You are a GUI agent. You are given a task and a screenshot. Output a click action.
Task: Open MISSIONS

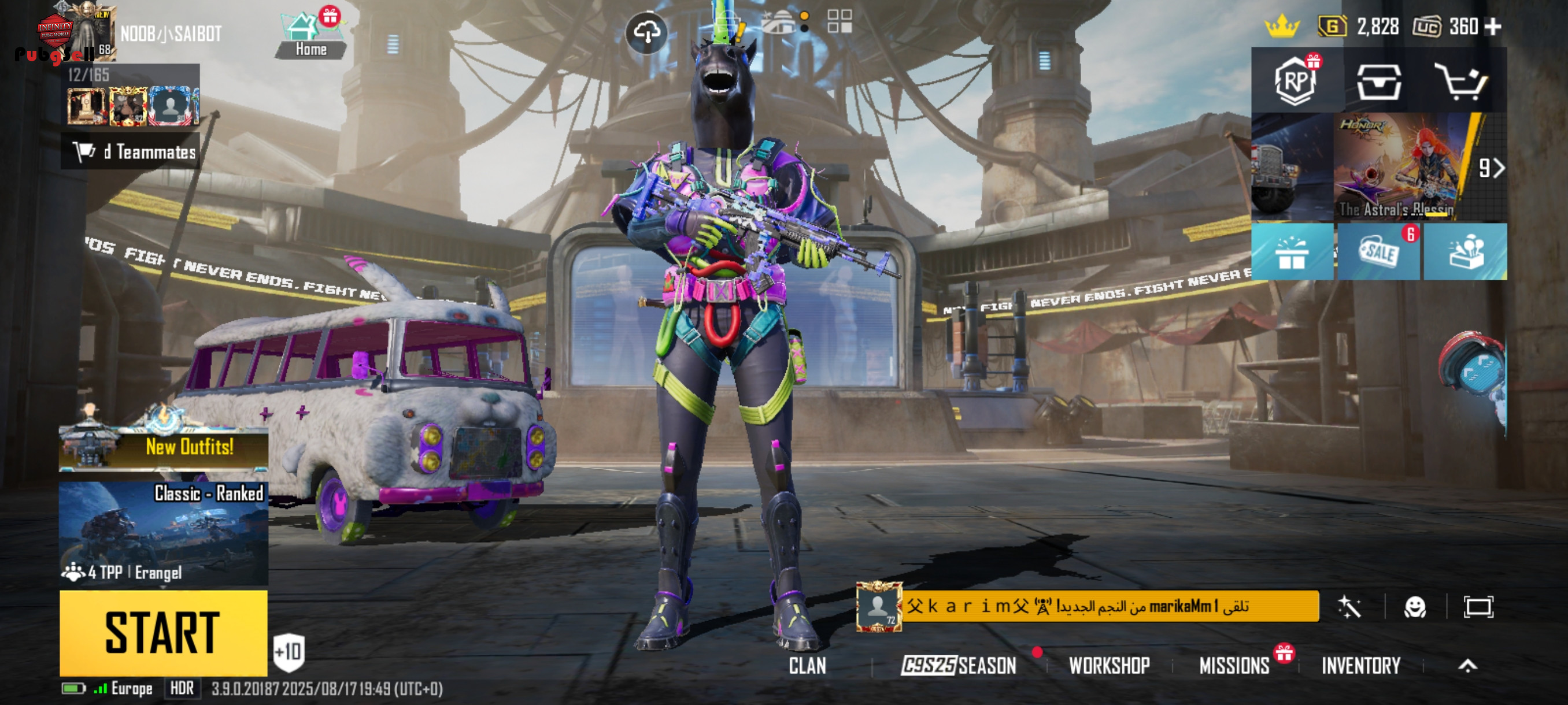(1234, 666)
